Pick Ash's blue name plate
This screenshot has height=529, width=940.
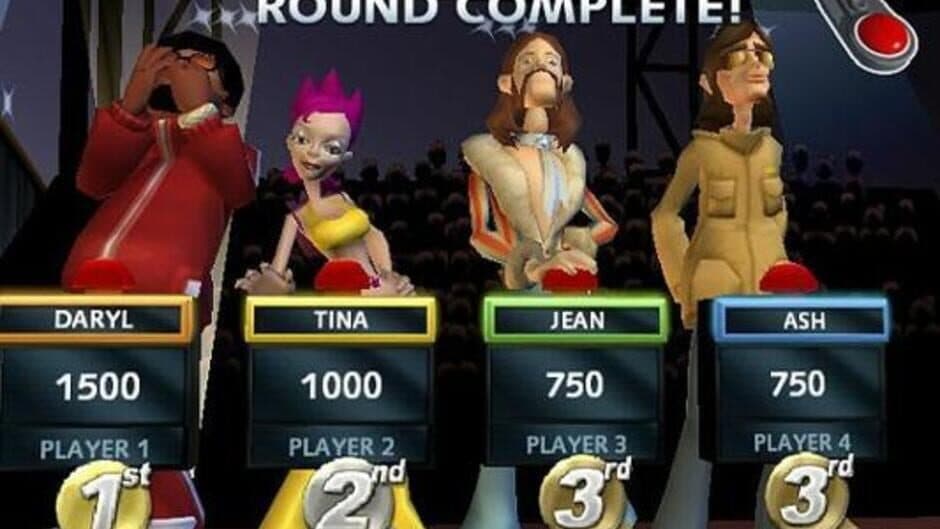799,320
